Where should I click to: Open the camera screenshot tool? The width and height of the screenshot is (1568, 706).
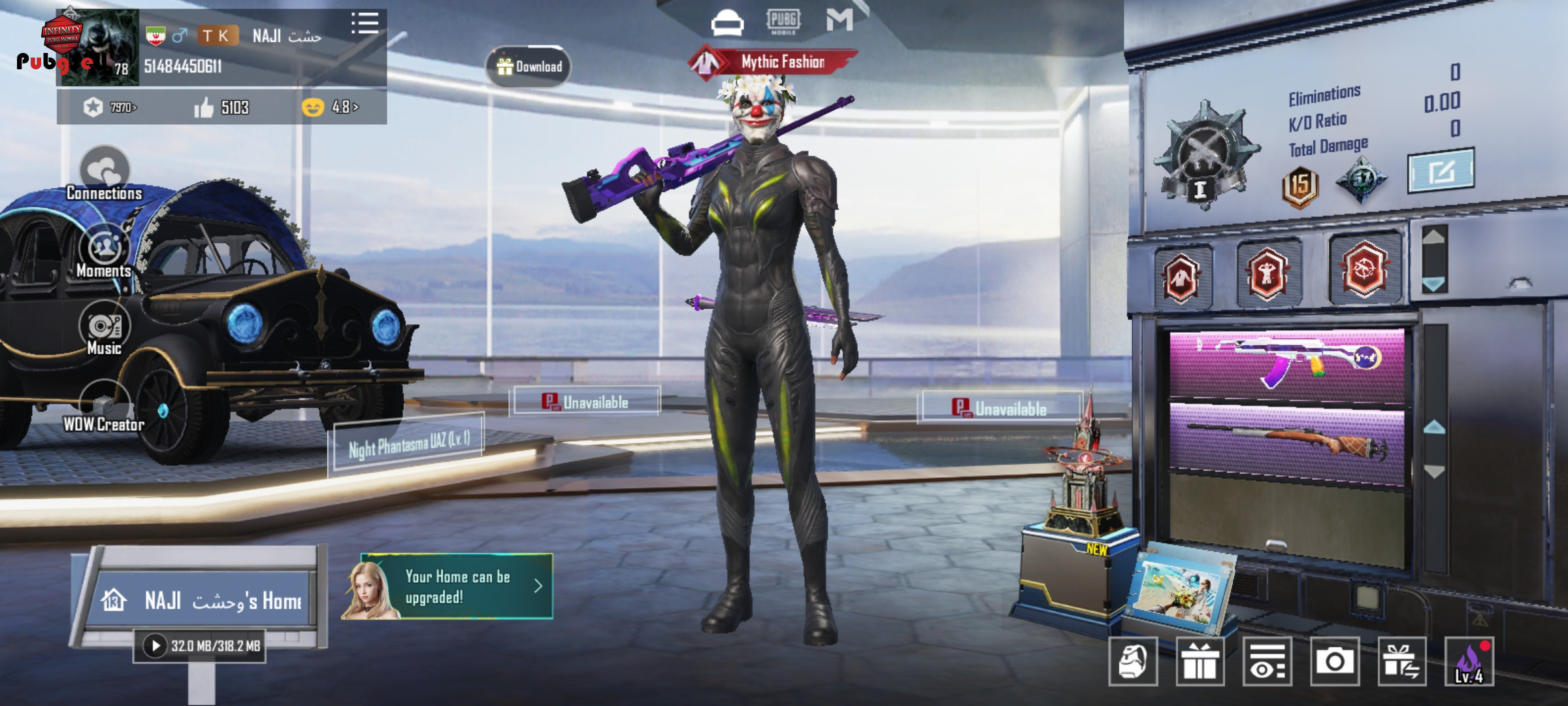click(x=1334, y=662)
